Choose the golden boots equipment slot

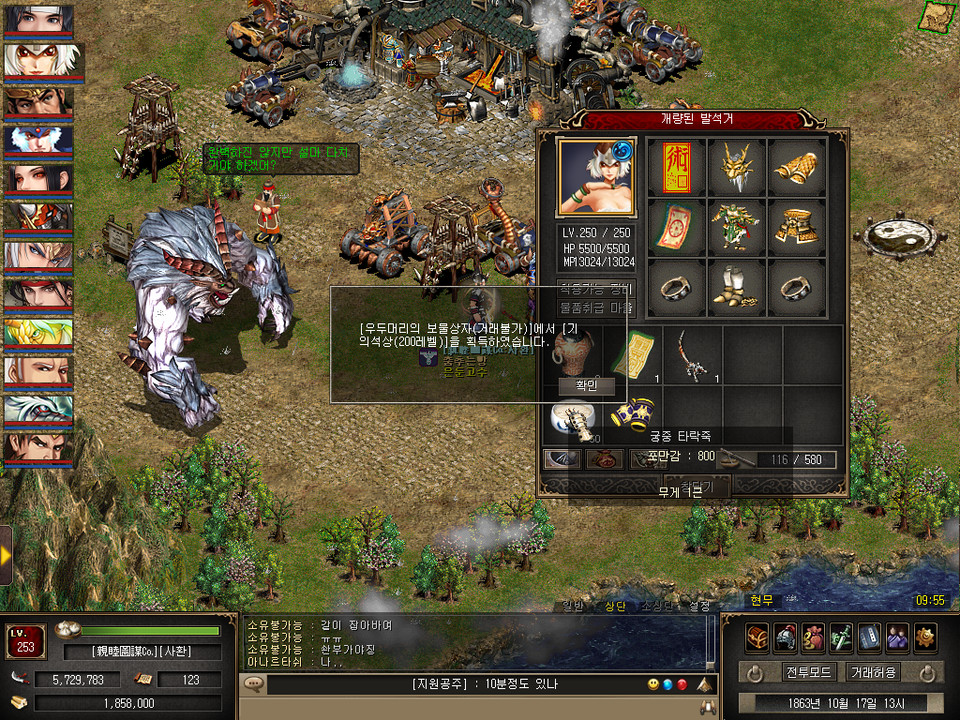click(x=737, y=288)
